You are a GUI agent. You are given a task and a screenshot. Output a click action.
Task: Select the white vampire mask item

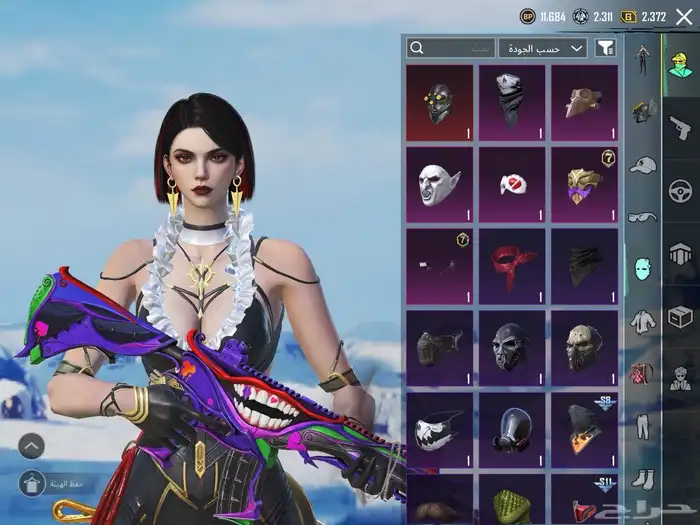point(440,184)
